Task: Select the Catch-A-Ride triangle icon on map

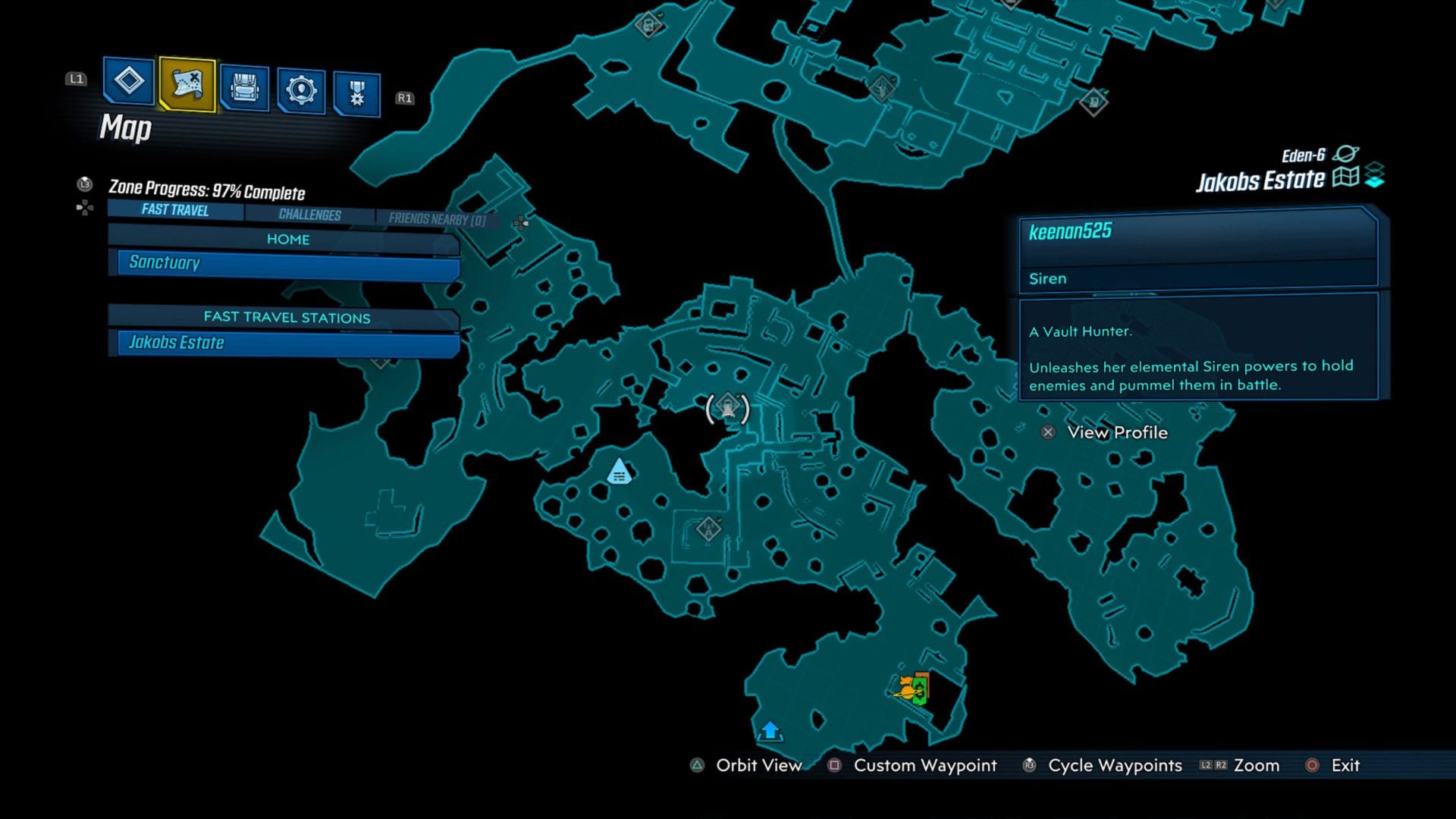Action: (617, 472)
